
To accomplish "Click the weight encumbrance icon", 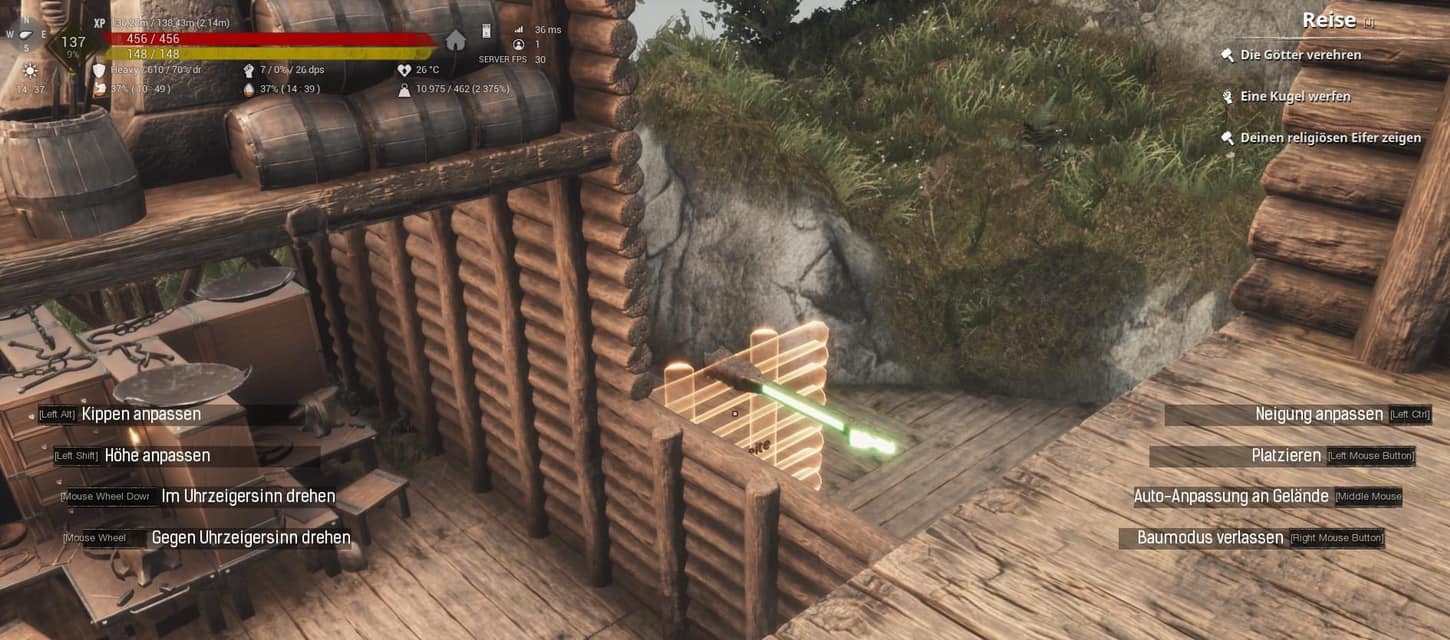I will click(x=404, y=89).
